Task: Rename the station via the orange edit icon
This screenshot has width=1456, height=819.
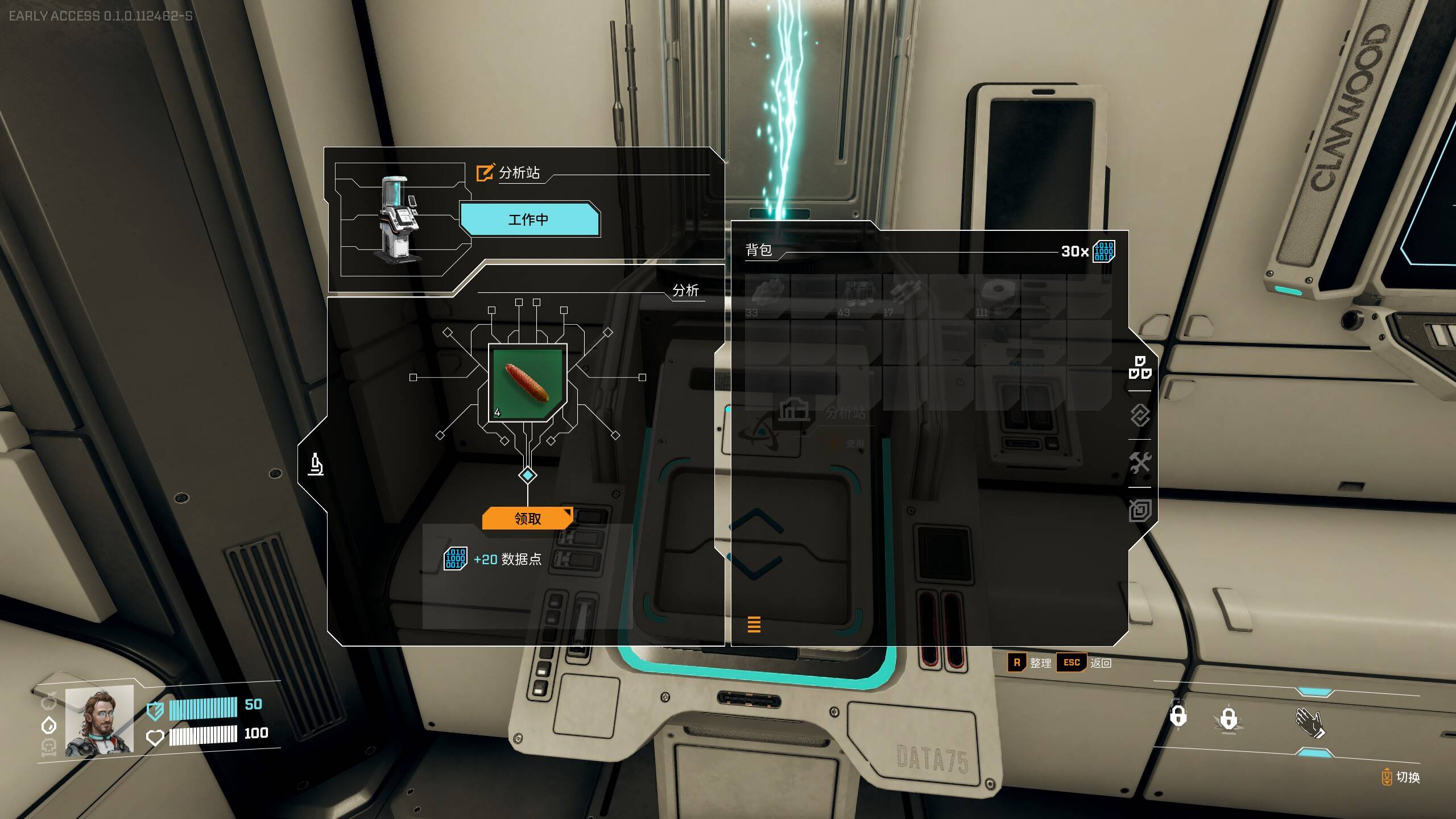Action: [x=485, y=172]
